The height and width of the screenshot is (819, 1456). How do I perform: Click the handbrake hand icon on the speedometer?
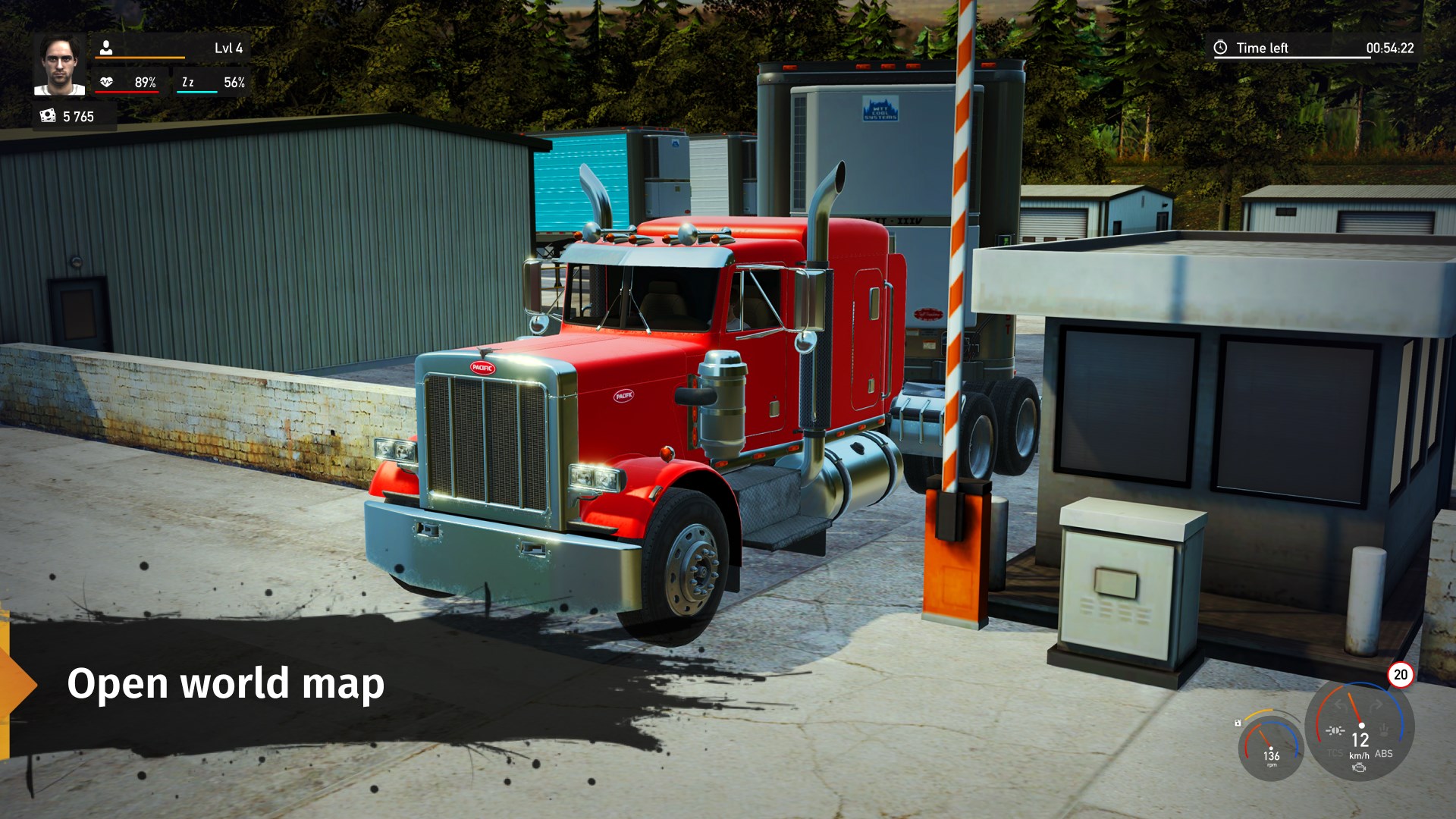tap(1384, 730)
